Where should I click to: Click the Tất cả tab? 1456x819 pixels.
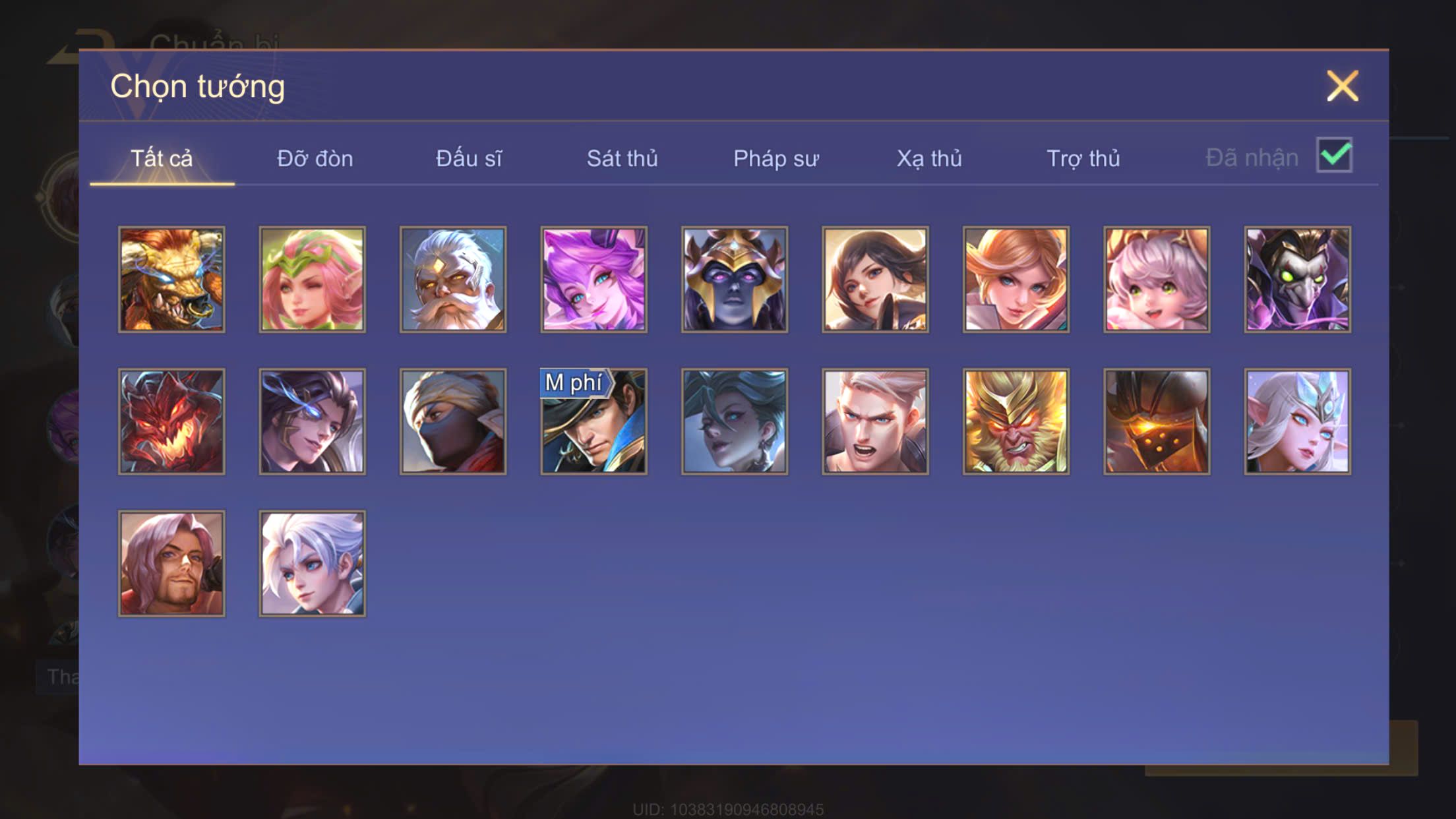tap(162, 159)
